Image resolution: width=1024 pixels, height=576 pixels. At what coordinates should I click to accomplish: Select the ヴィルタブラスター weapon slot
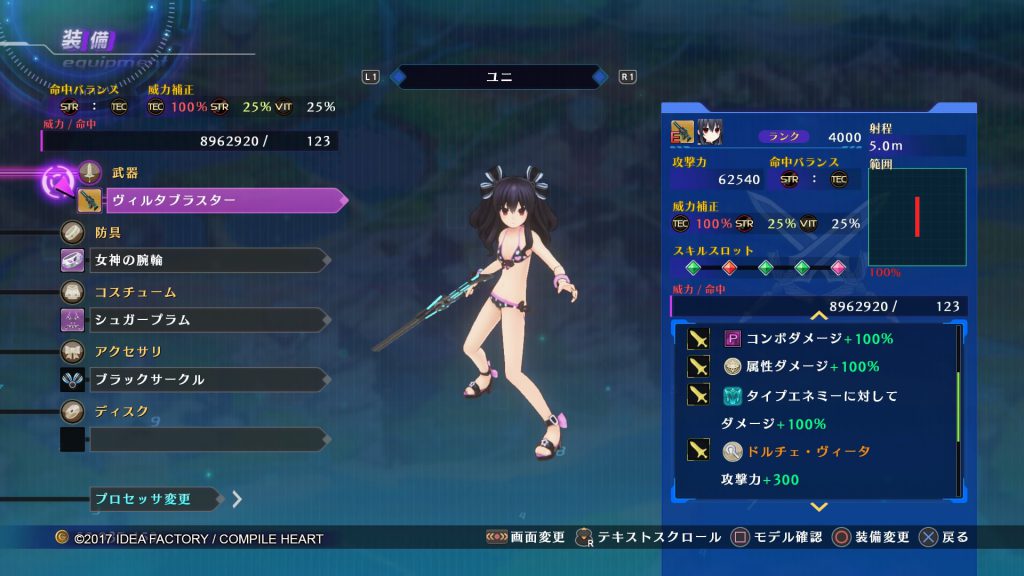point(222,201)
